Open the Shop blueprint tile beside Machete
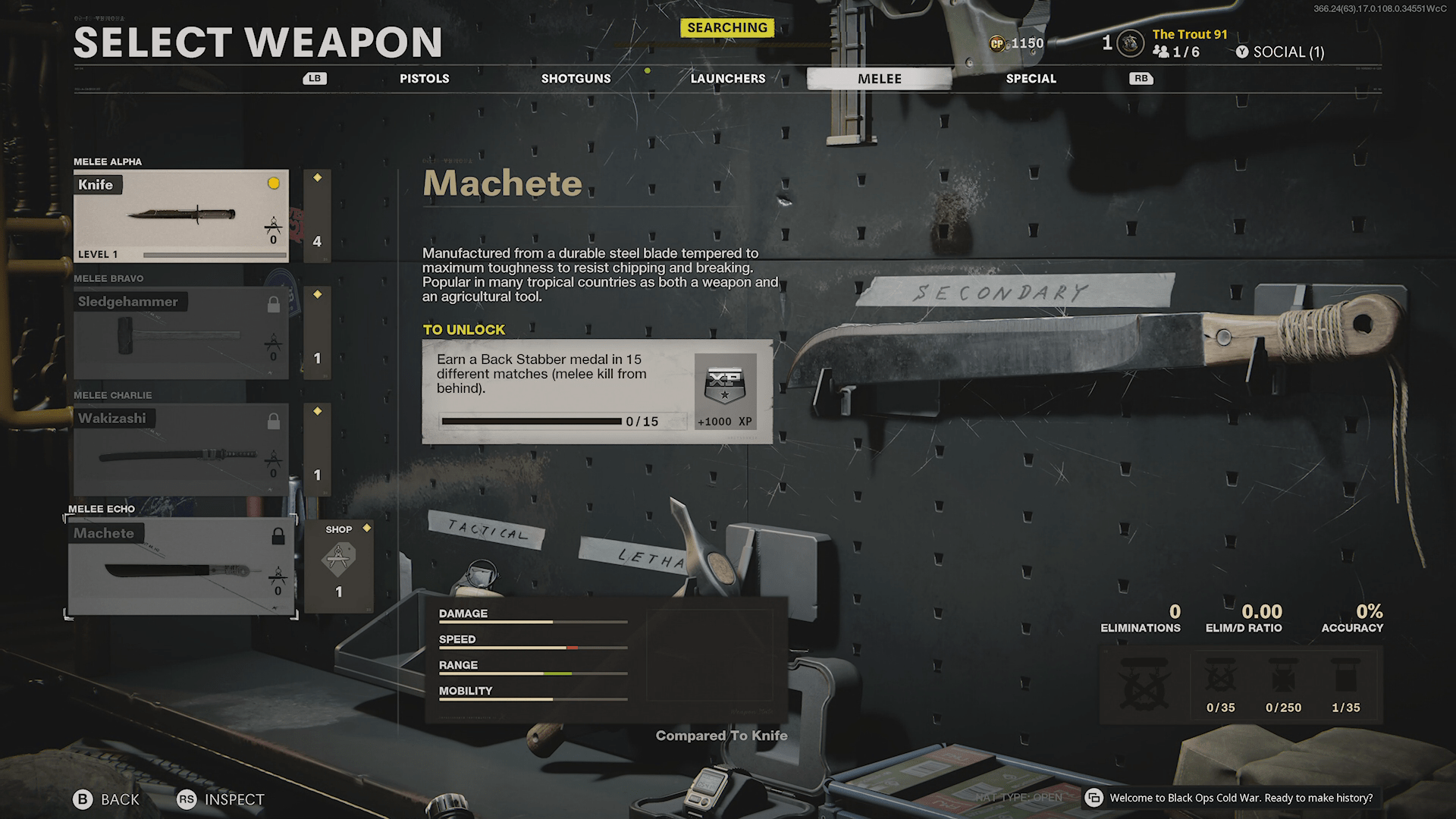This screenshot has height=819, width=1456. [x=339, y=565]
